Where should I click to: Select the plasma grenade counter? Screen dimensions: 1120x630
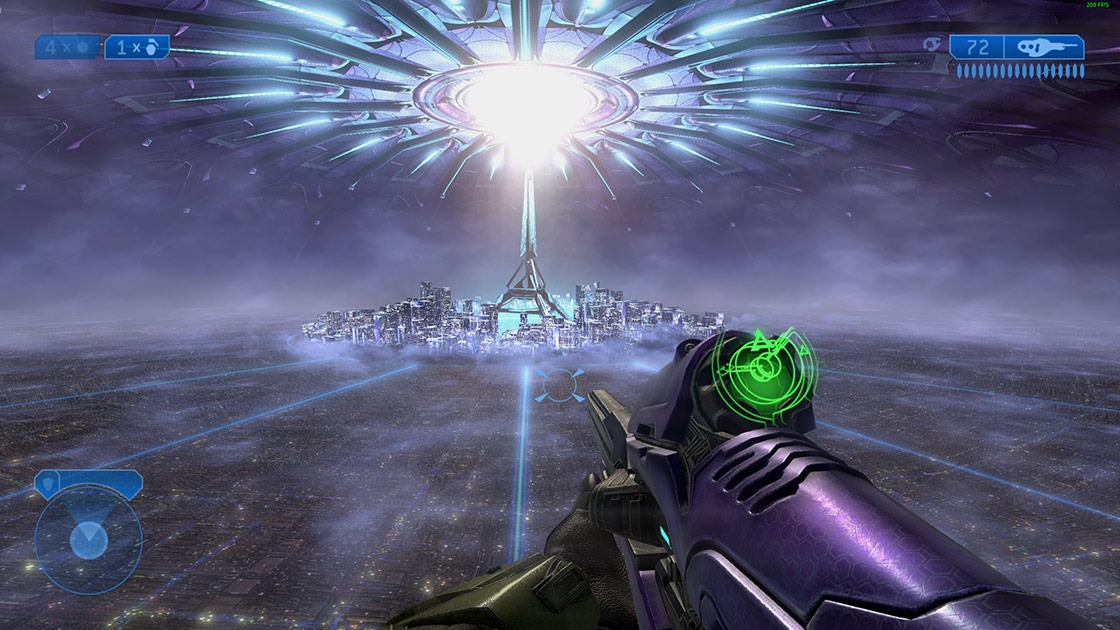point(68,47)
